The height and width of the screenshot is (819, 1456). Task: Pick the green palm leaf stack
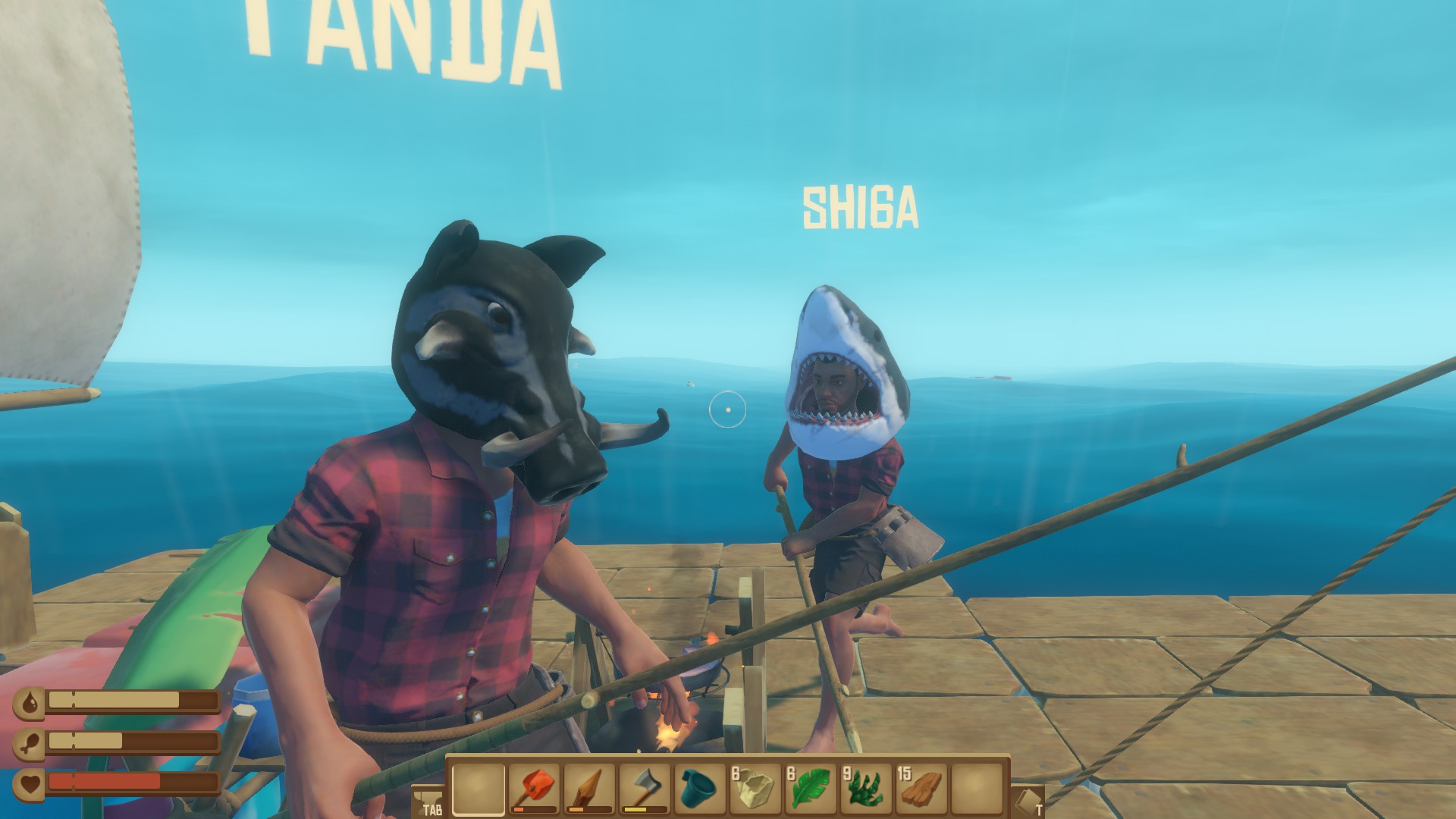tap(811, 789)
